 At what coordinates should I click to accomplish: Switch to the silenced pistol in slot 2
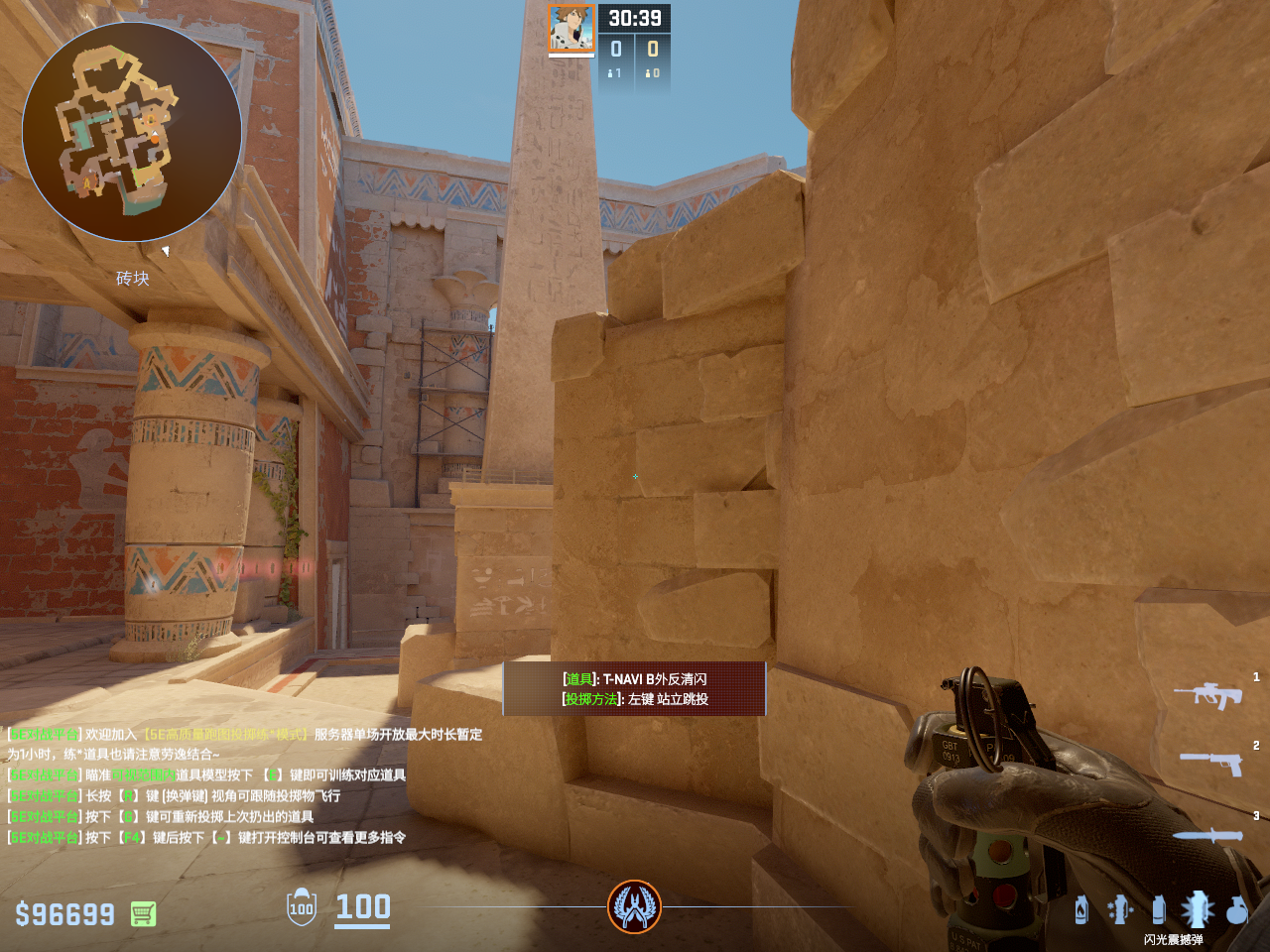coord(1211,762)
